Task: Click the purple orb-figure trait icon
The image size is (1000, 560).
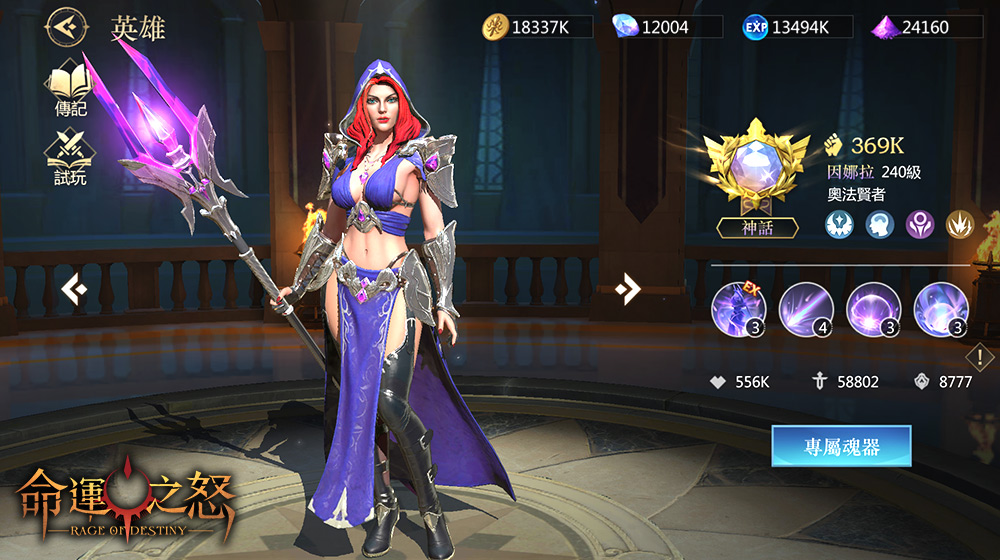Action: tap(919, 224)
